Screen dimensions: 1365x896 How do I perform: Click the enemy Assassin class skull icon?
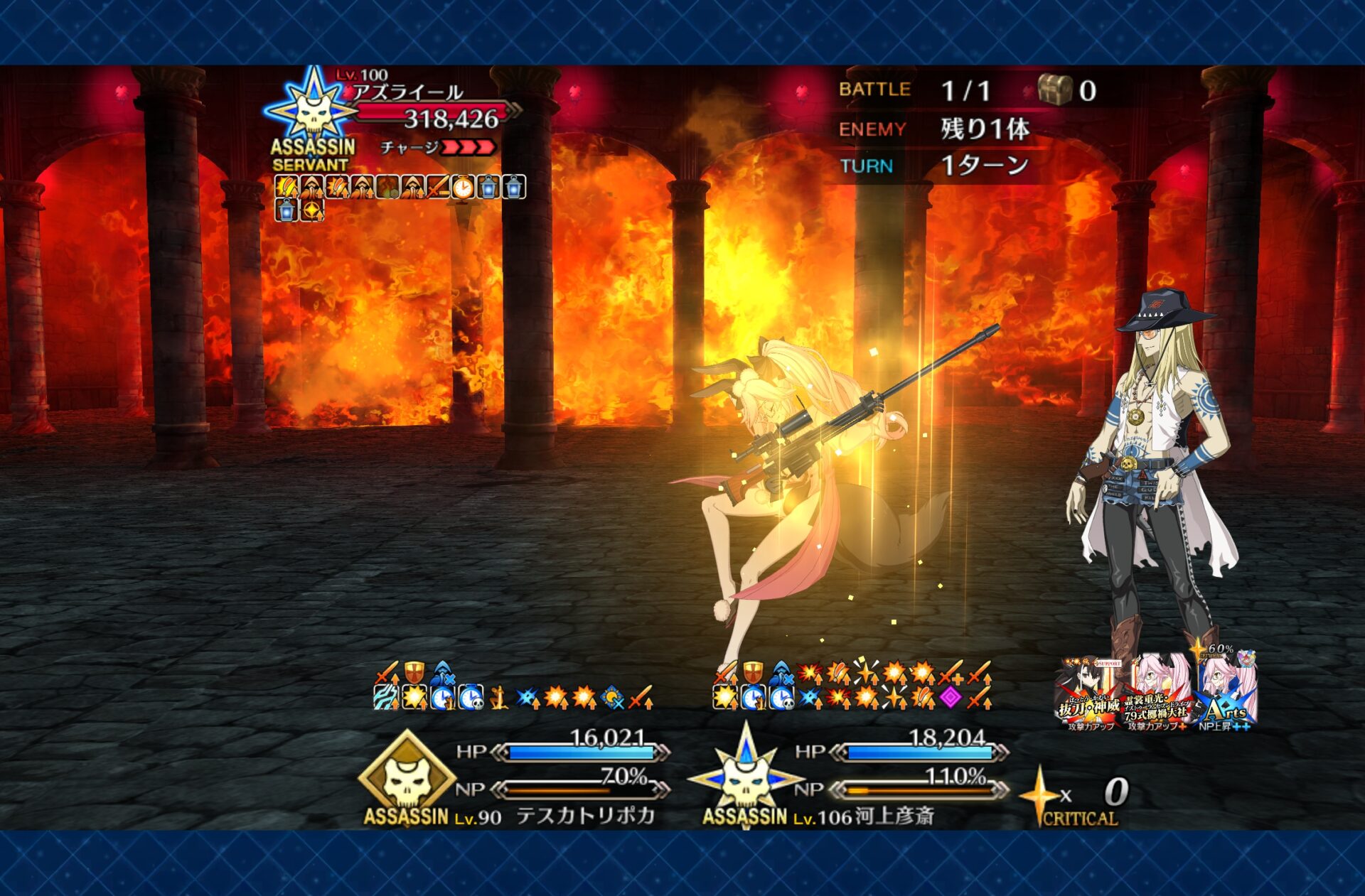pyautogui.click(x=313, y=110)
